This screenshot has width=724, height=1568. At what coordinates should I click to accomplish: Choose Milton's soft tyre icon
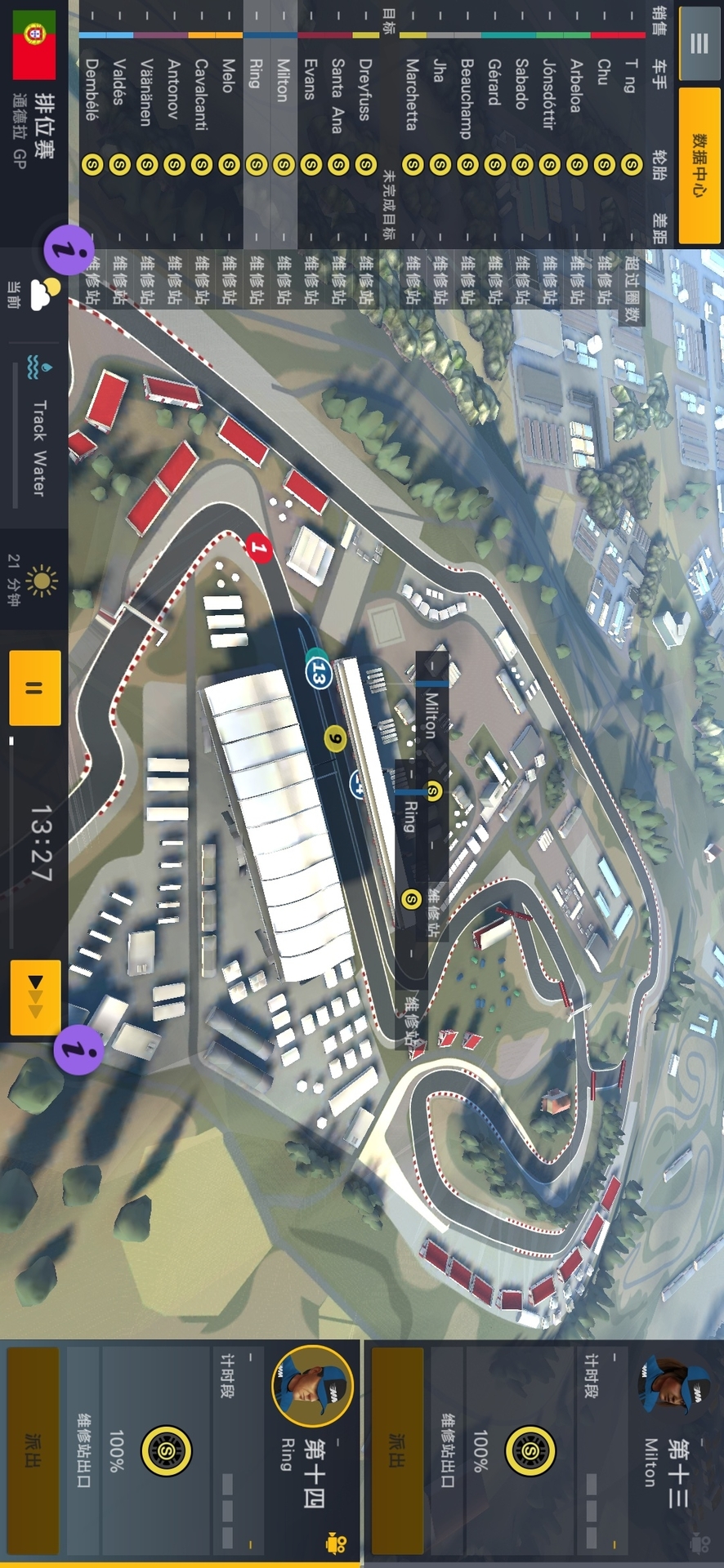point(530,1451)
